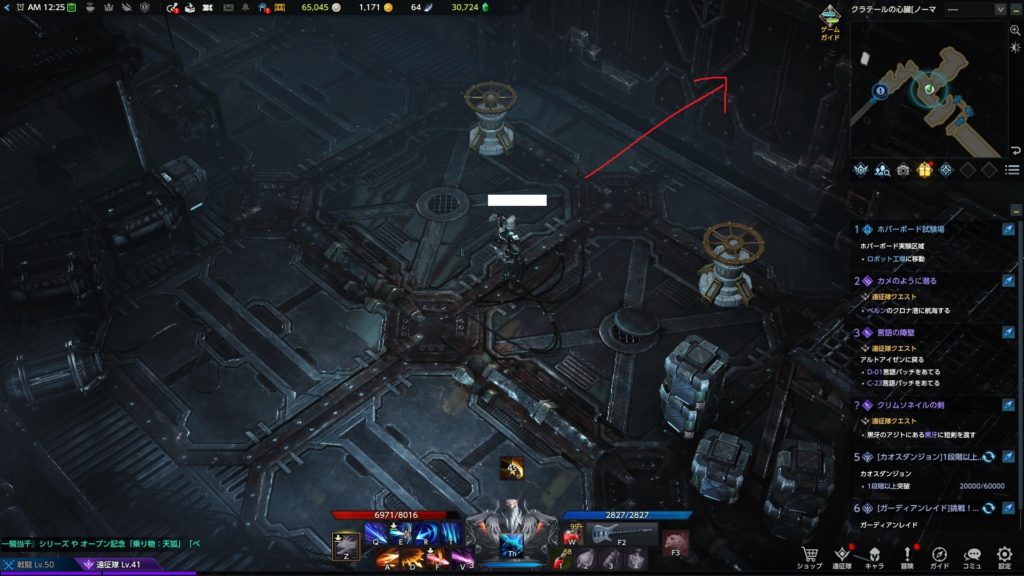
Task: Open the 冒険 (Adventure) menu
Action: [x=907, y=556]
